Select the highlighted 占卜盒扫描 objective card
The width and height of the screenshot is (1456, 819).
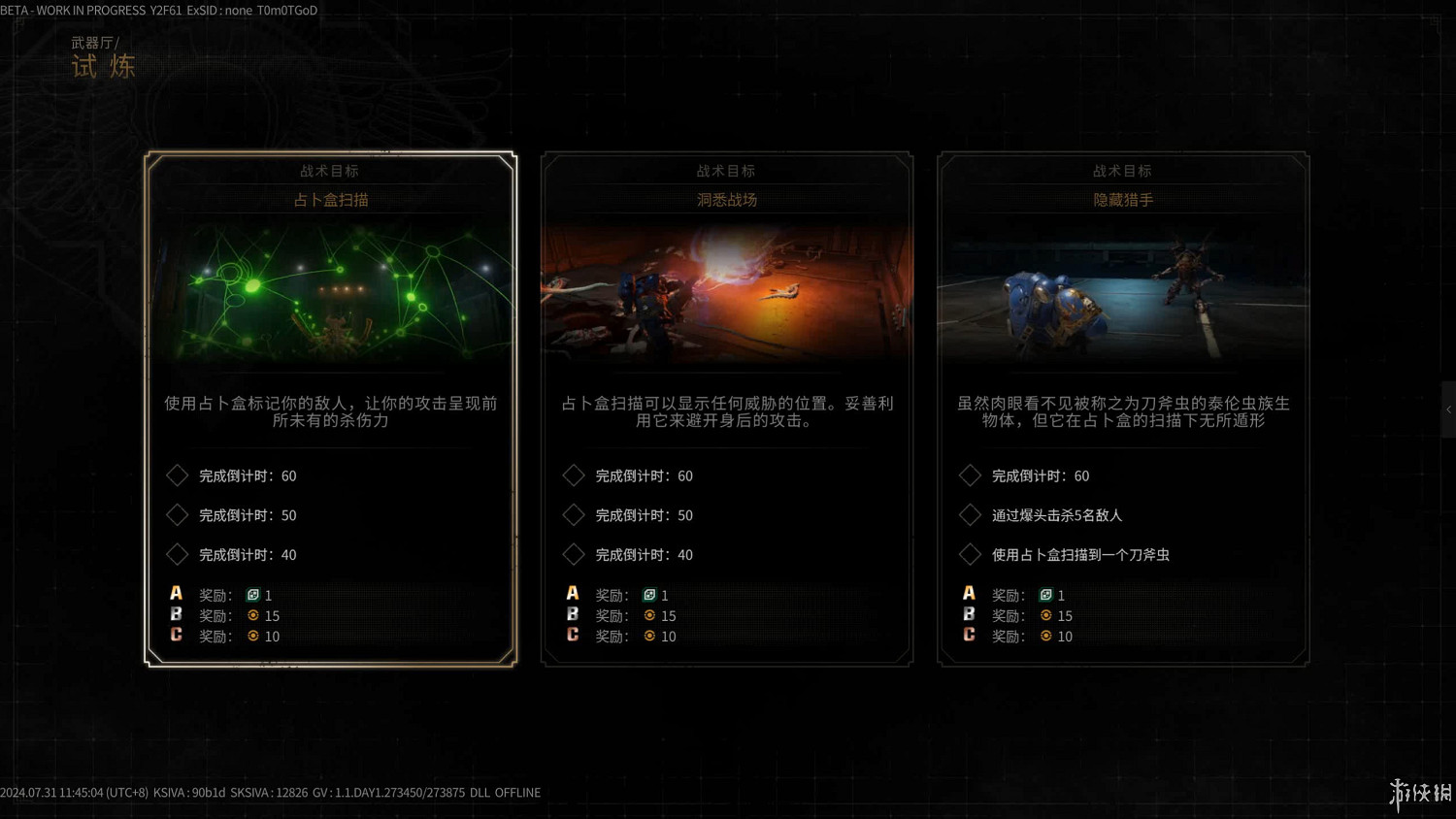pyautogui.click(x=330, y=408)
